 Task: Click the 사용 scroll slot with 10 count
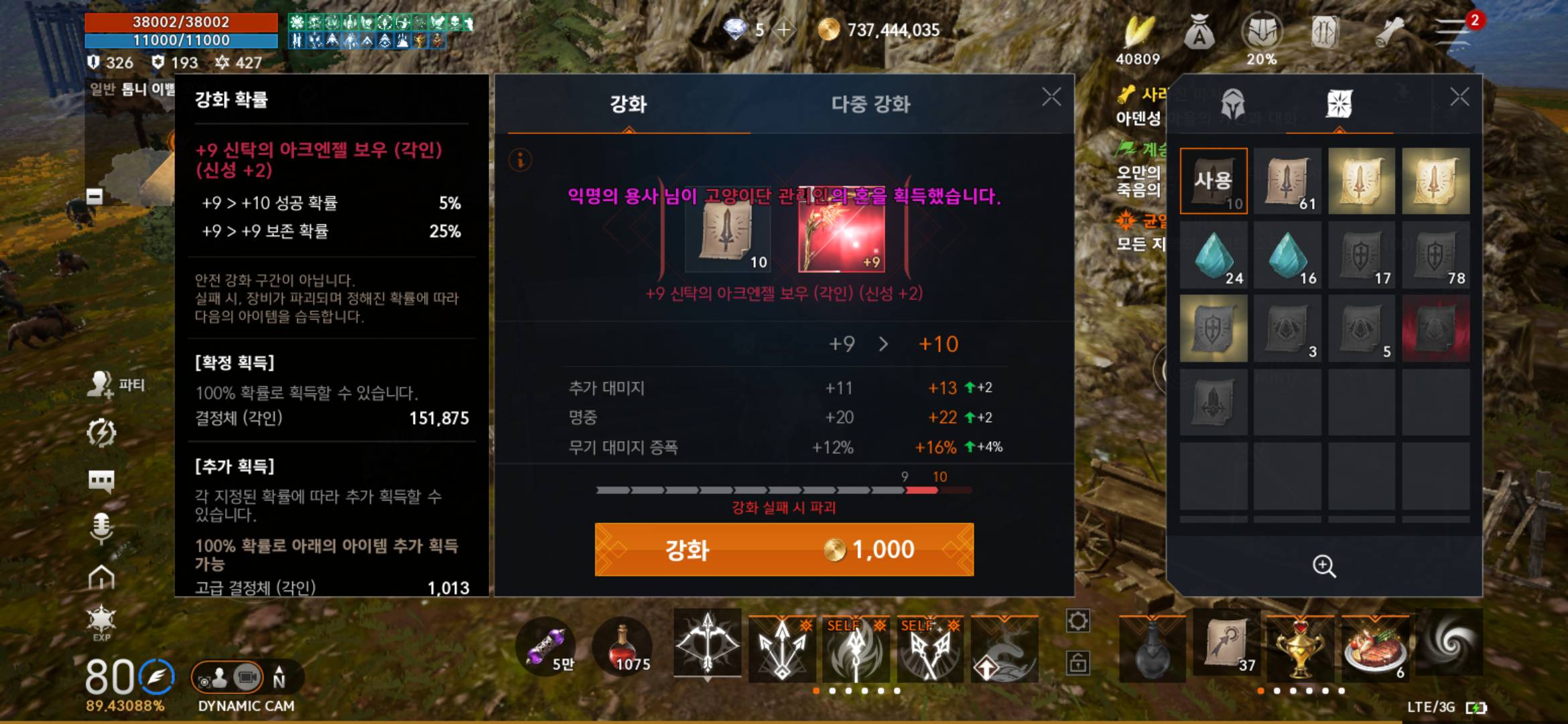pyautogui.click(x=1214, y=181)
